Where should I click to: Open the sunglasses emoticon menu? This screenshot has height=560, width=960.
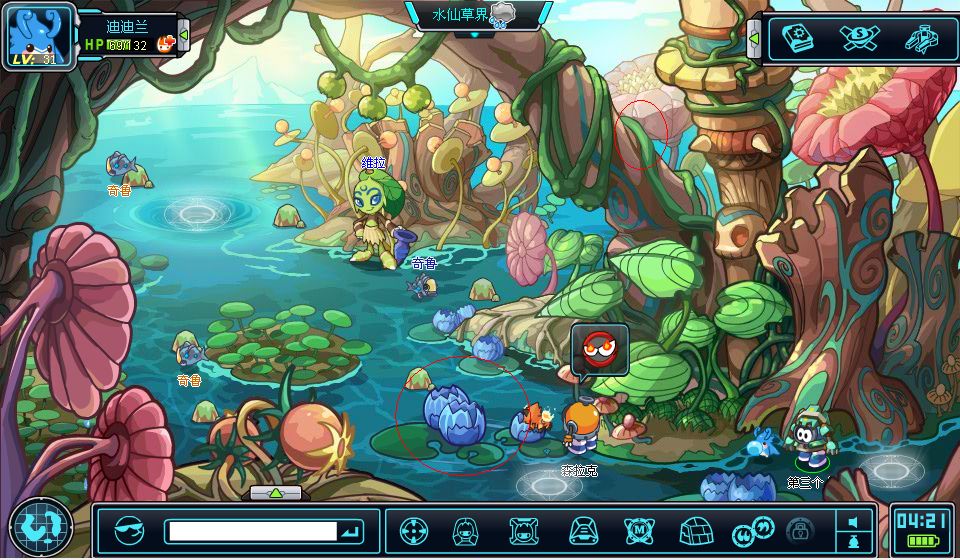(x=129, y=530)
